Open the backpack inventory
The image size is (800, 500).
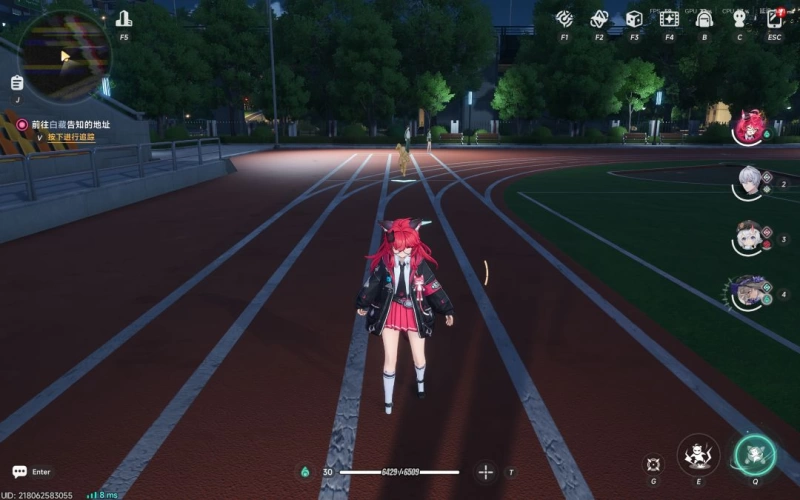click(x=704, y=19)
